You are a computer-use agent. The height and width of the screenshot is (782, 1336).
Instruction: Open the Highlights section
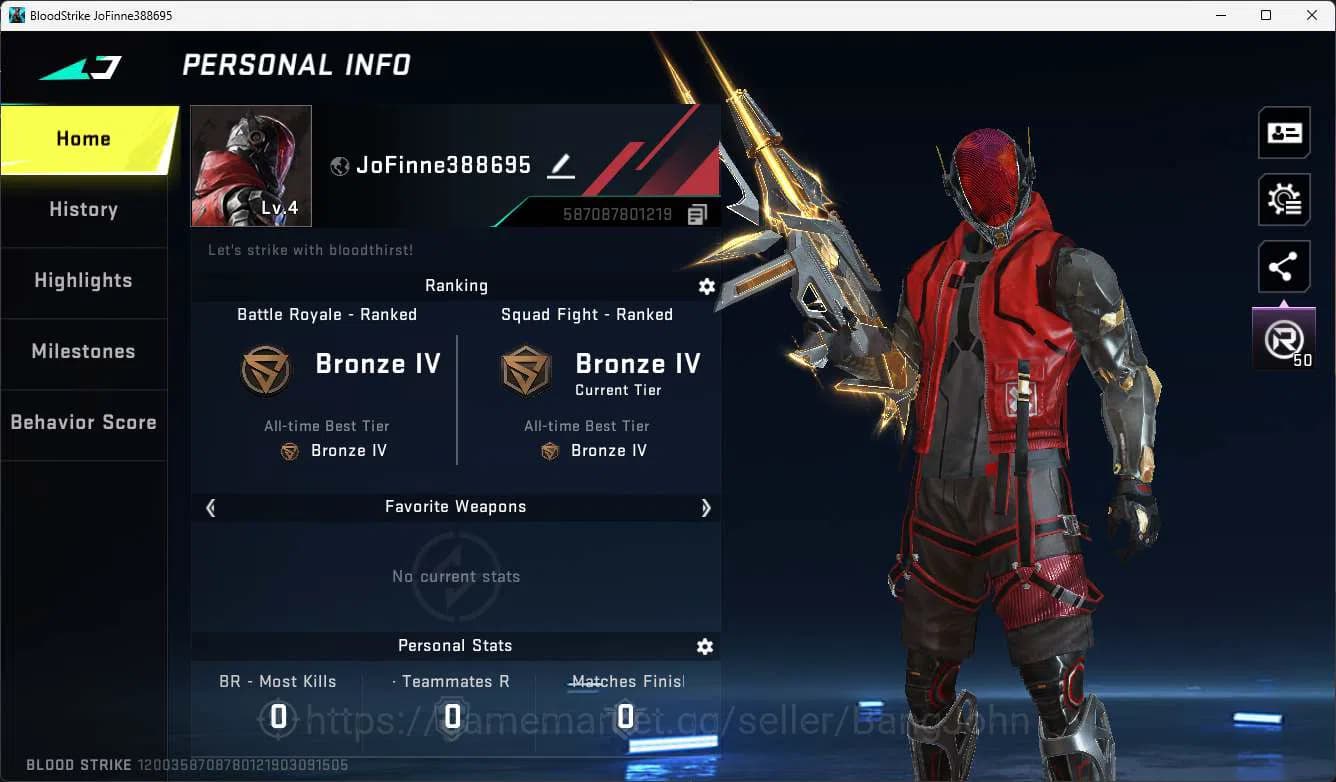point(83,281)
